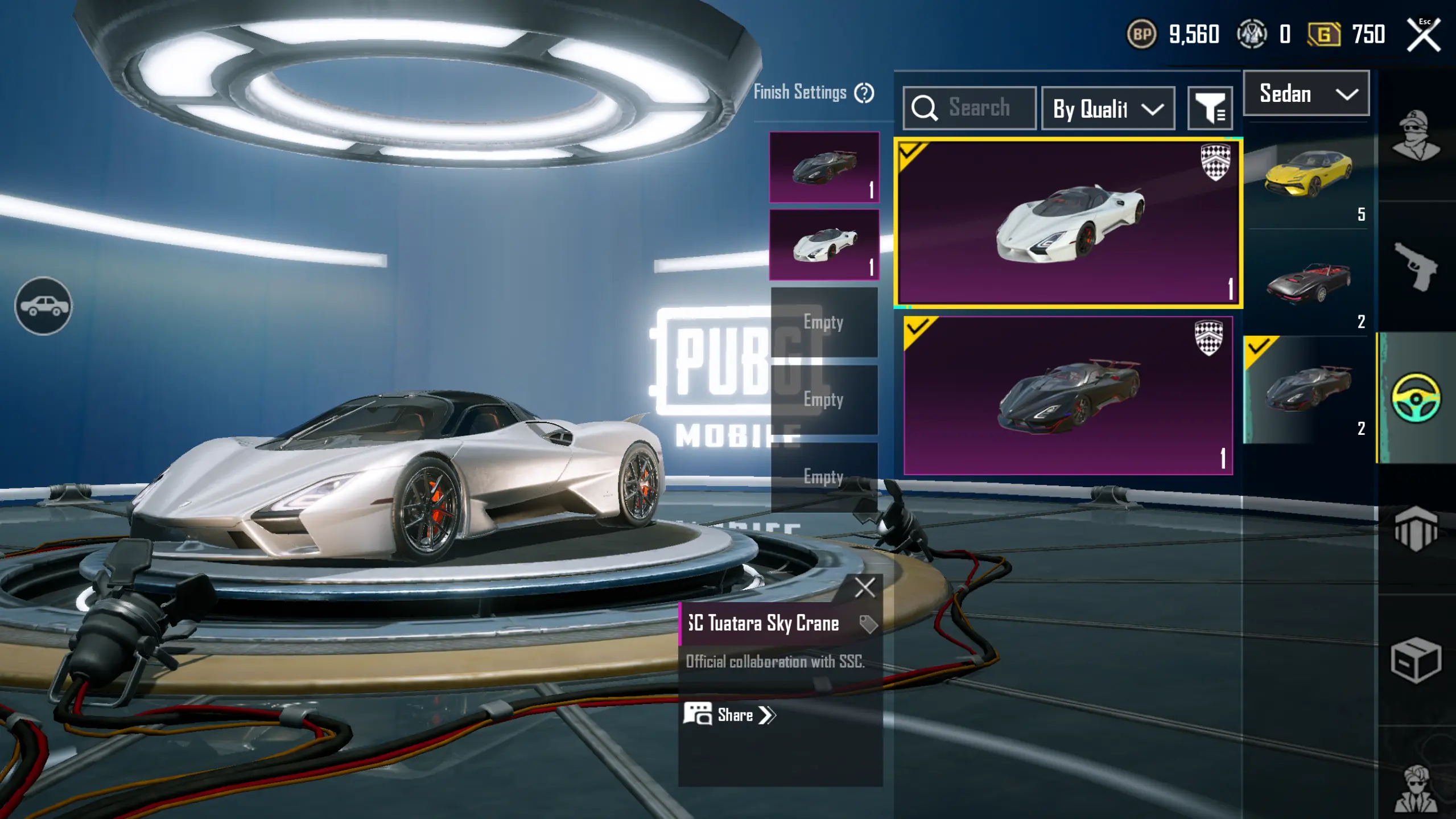The height and width of the screenshot is (819, 1456).
Task: Open the box crate tab
Action: coord(1416,660)
